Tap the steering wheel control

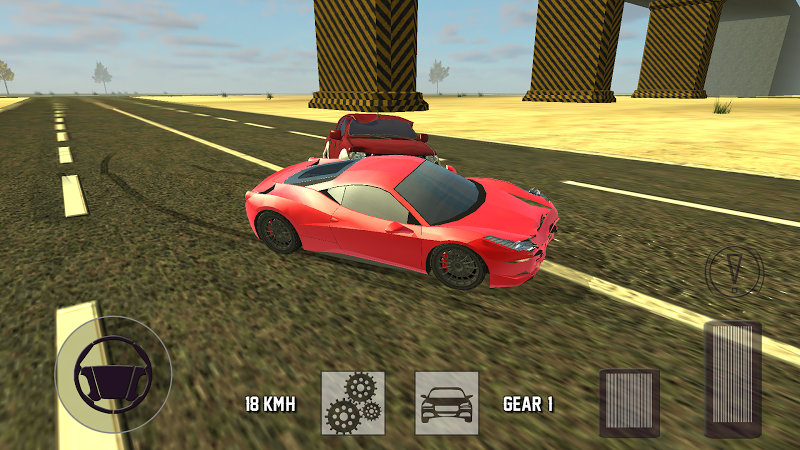pyautogui.click(x=113, y=374)
